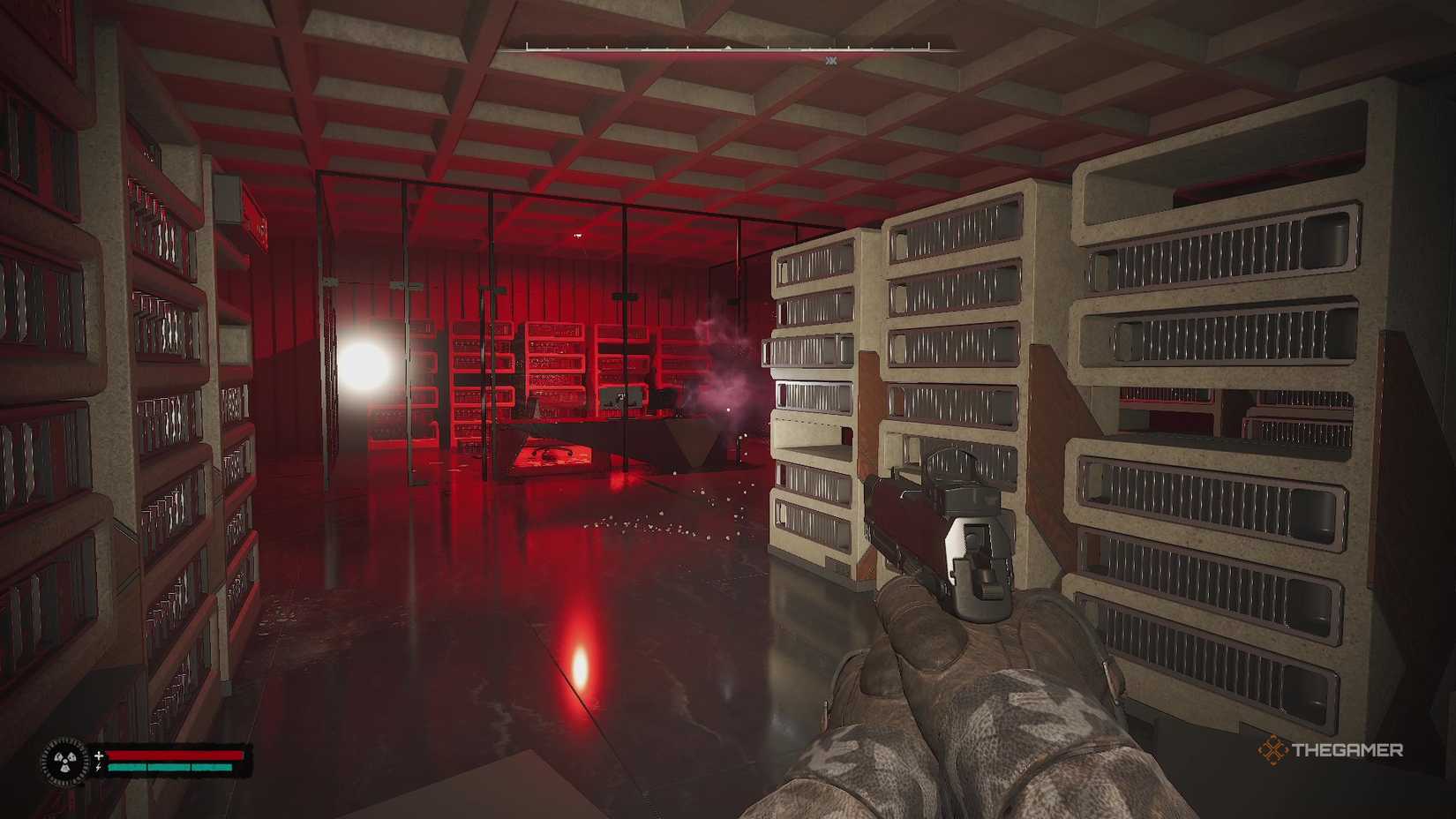Toggle the rightmost stamina segment
The width and height of the screenshot is (1456, 819).
pos(212,767)
